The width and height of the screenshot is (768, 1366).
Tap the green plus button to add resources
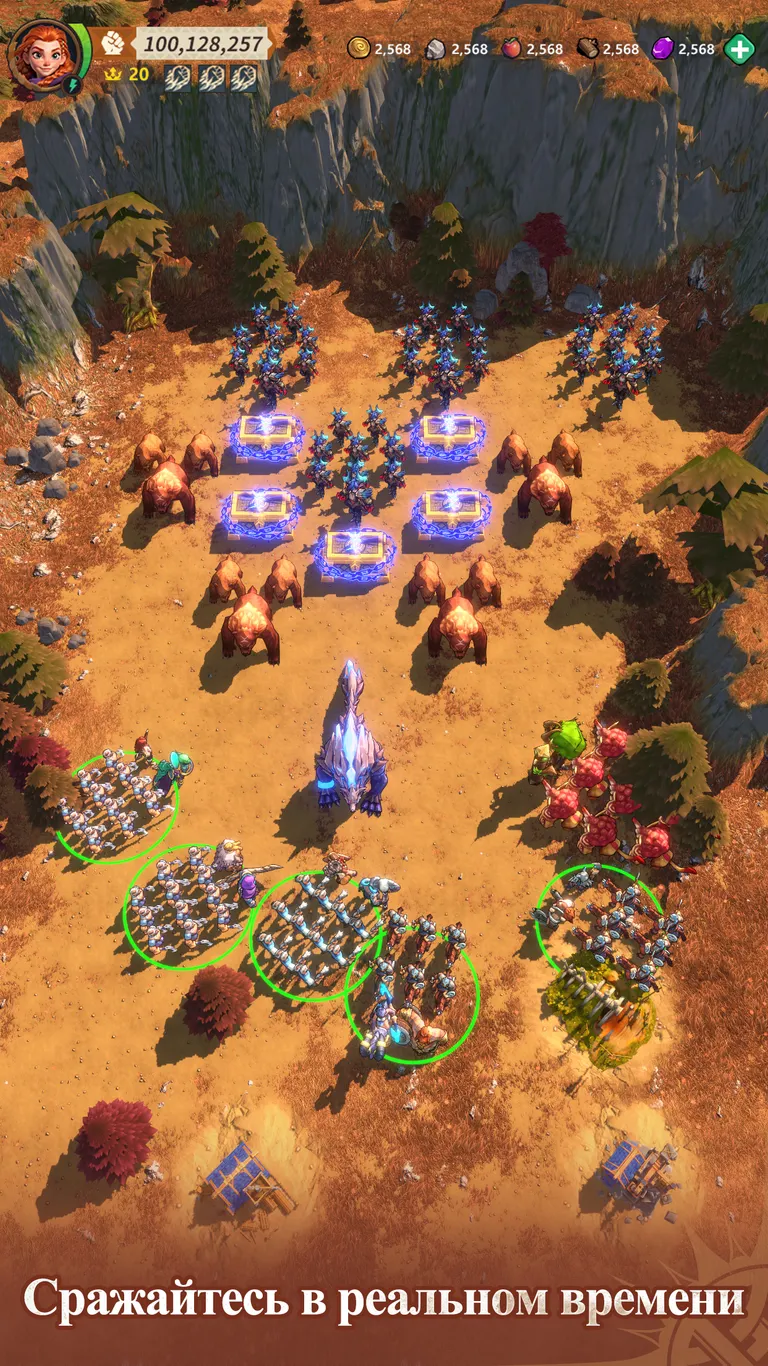[x=739, y=48]
